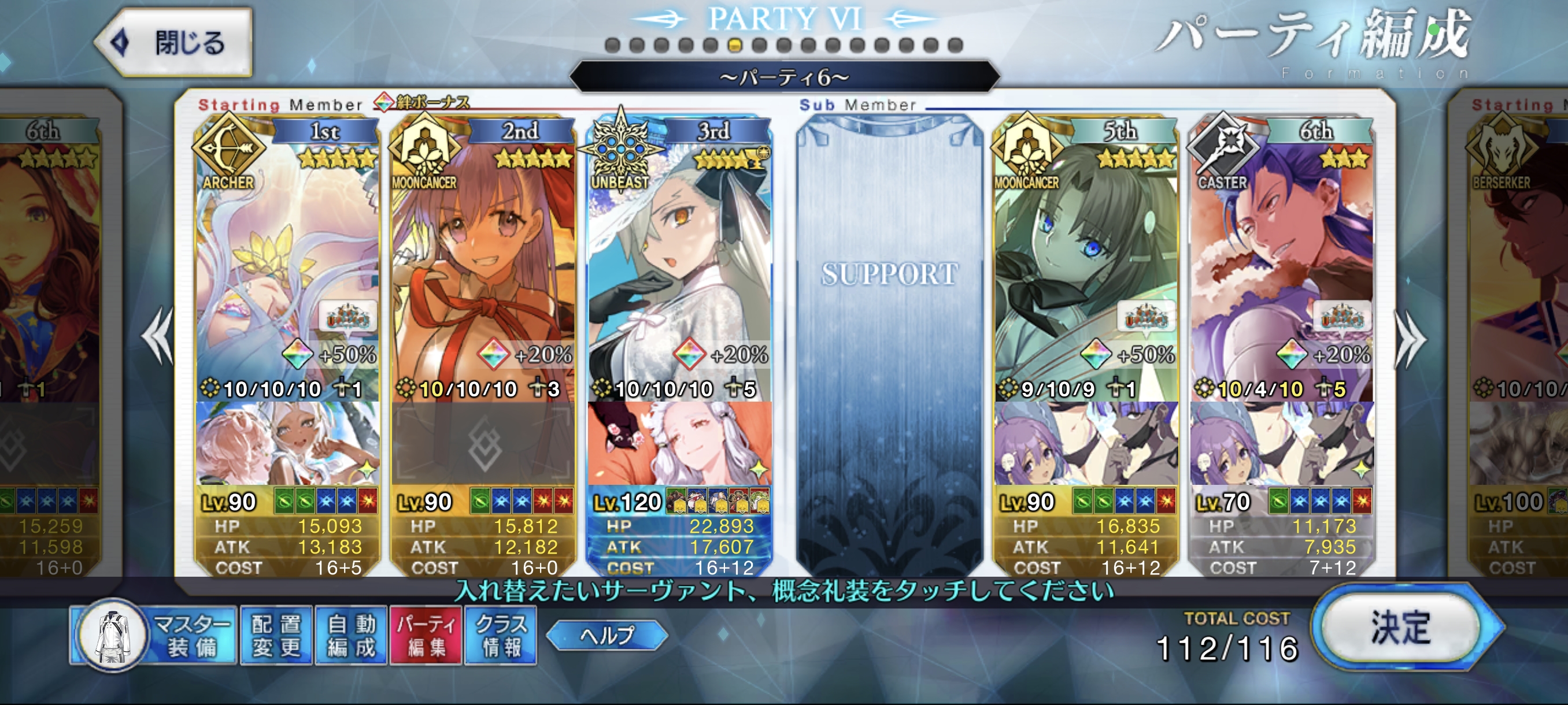The height and width of the screenshot is (705, 1568).
Task: Open 配置変更 position change
Action: pos(277,635)
